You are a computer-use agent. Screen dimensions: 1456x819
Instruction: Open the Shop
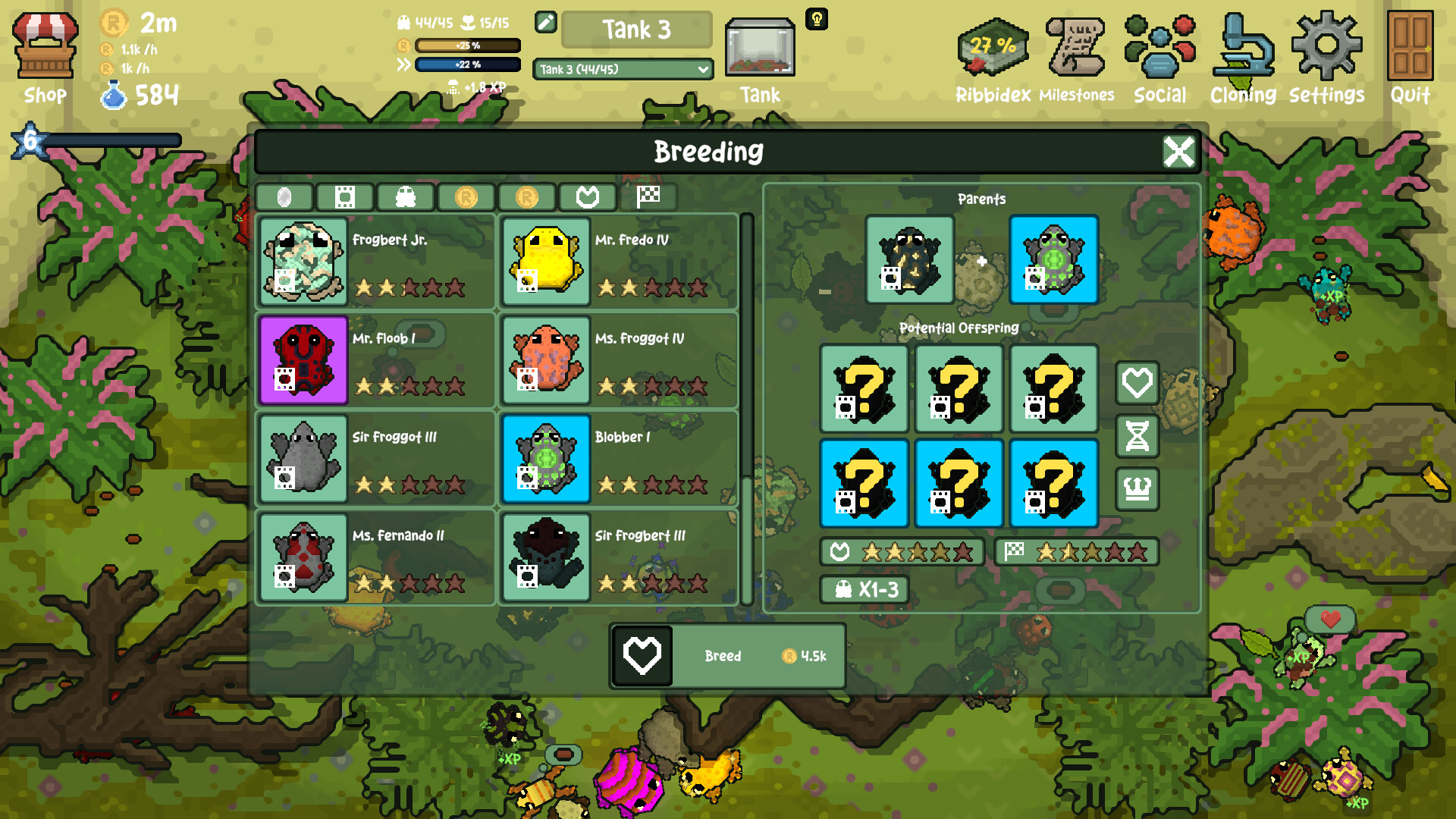(x=45, y=57)
